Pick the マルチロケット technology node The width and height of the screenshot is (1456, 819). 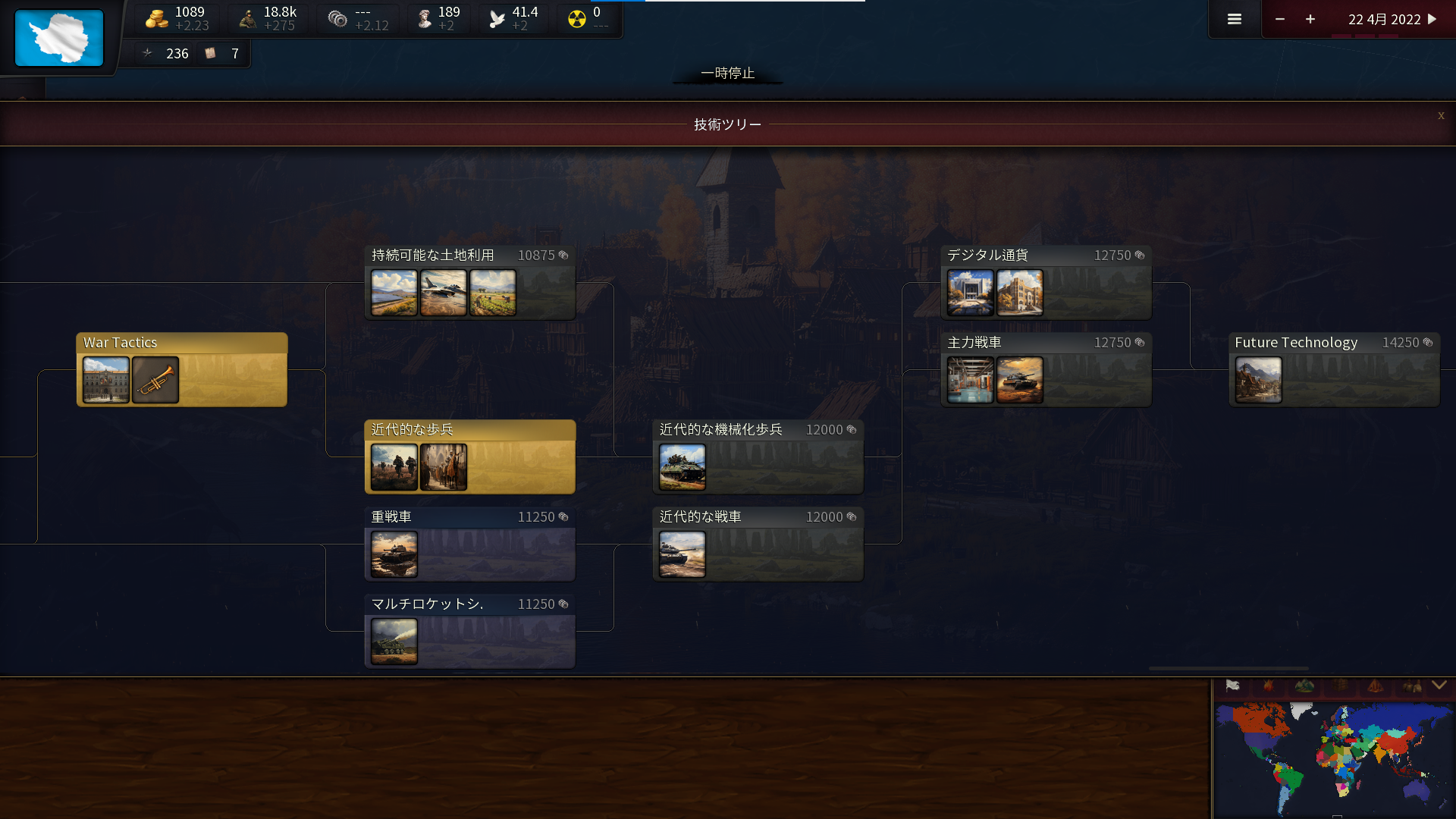pos(470,631)
